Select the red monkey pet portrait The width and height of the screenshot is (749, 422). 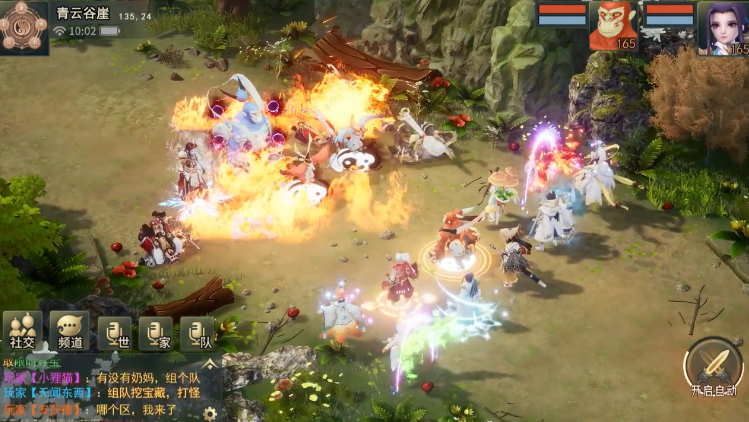(x=613, y=25)
